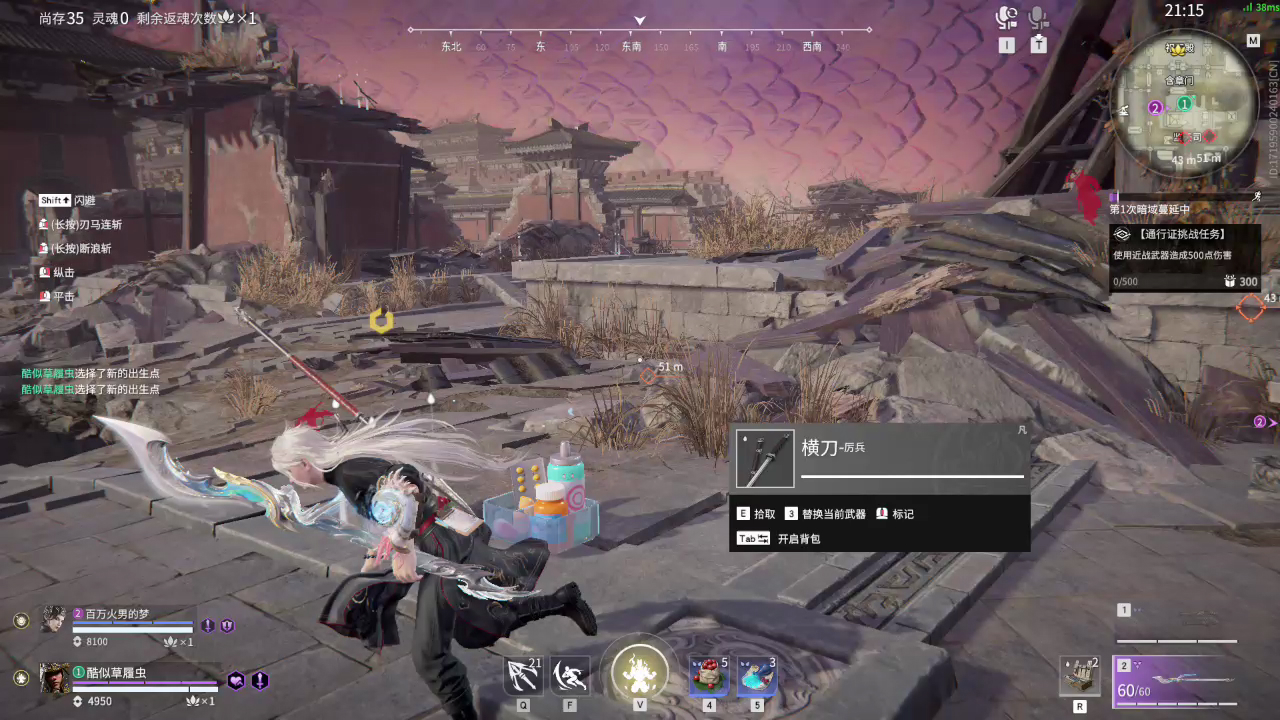Toggle the voice chat speaker icon
The image size is (1280, 720).
[1006, 18]
